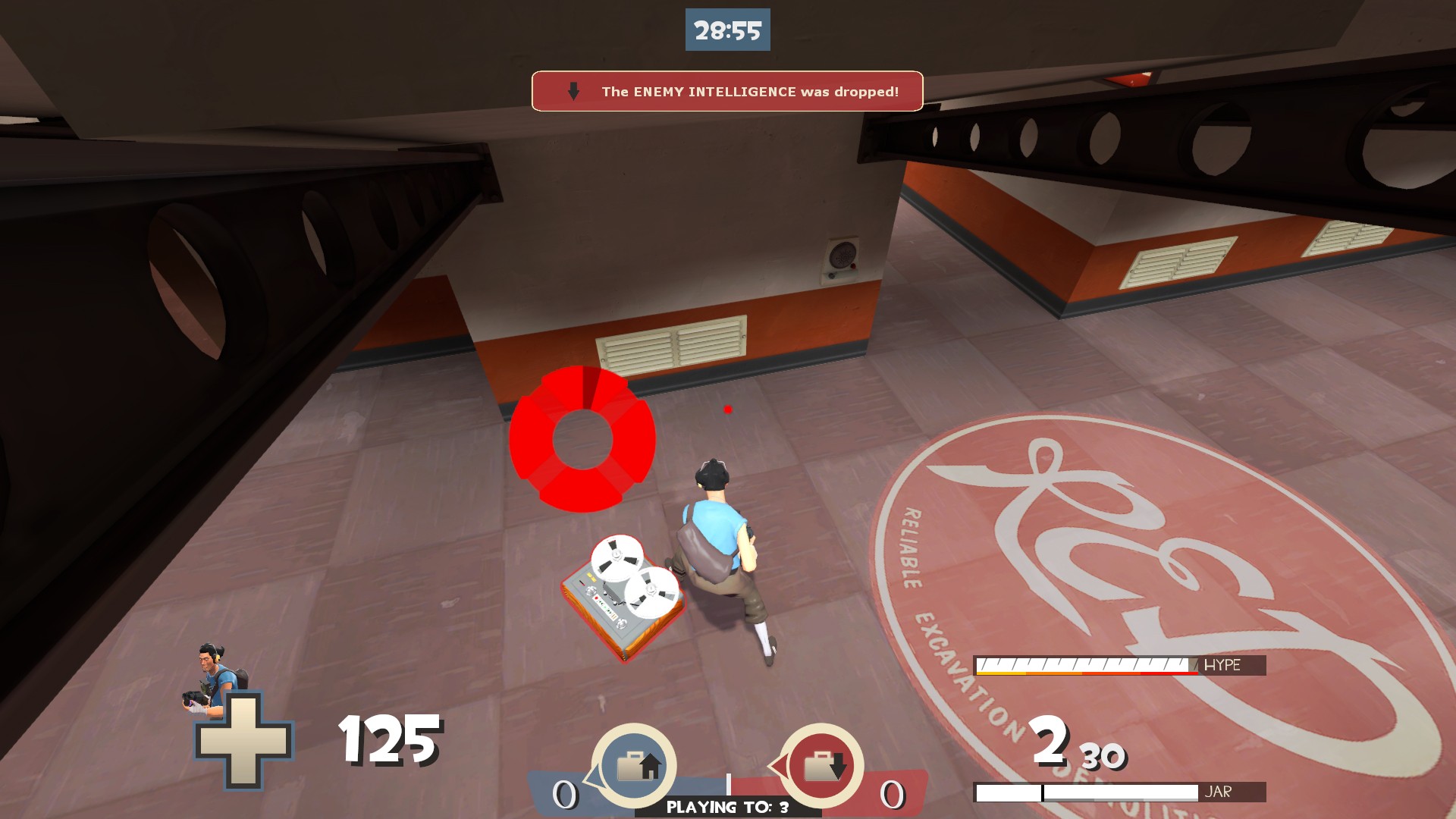Select the BLU team score zero
Viewport: 1456px width, 819px height.
(x=564, y=792)
